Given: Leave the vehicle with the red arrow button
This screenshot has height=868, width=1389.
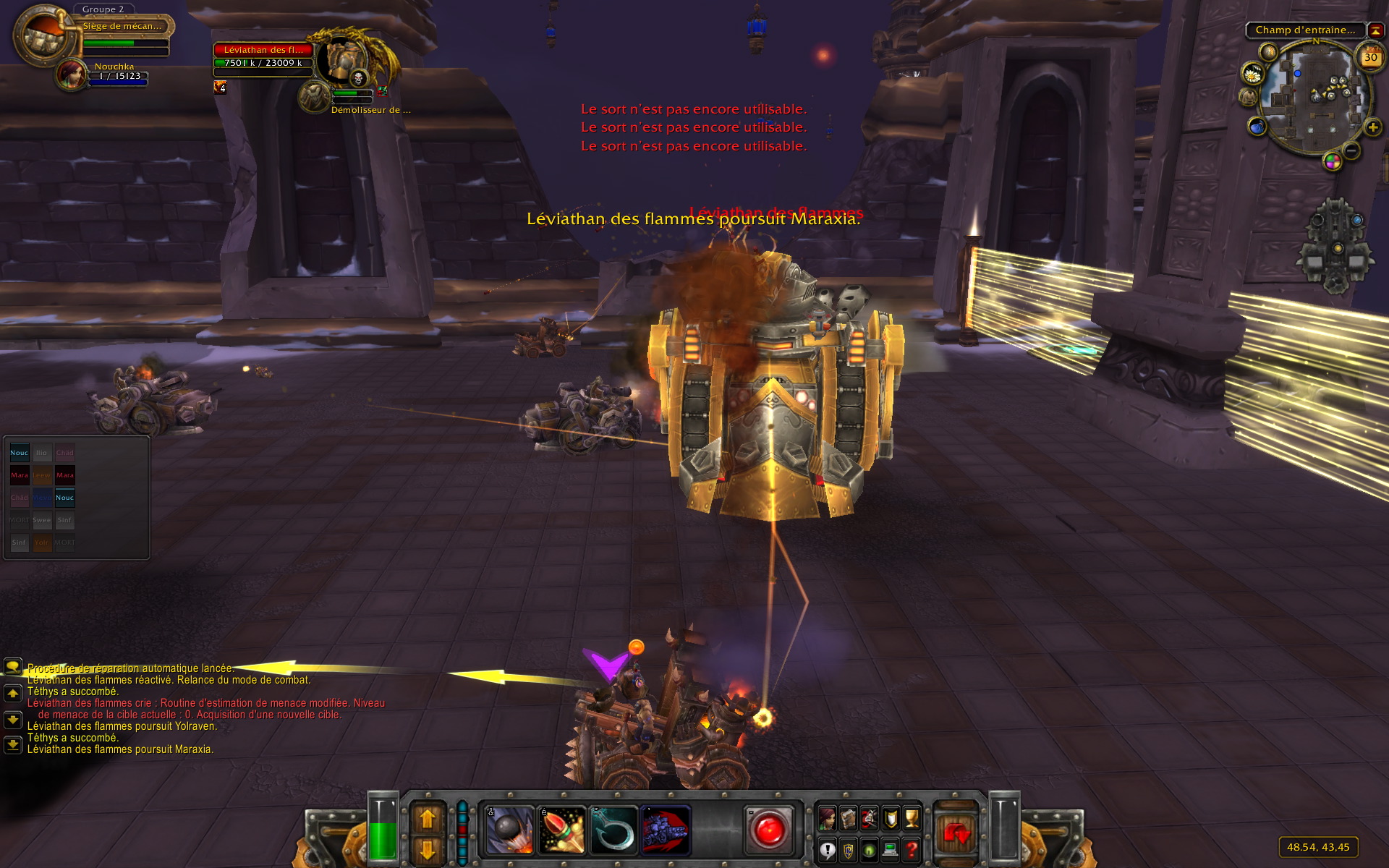Looking at the screenshot, I should pyautogui.click(x=956, y=833).
